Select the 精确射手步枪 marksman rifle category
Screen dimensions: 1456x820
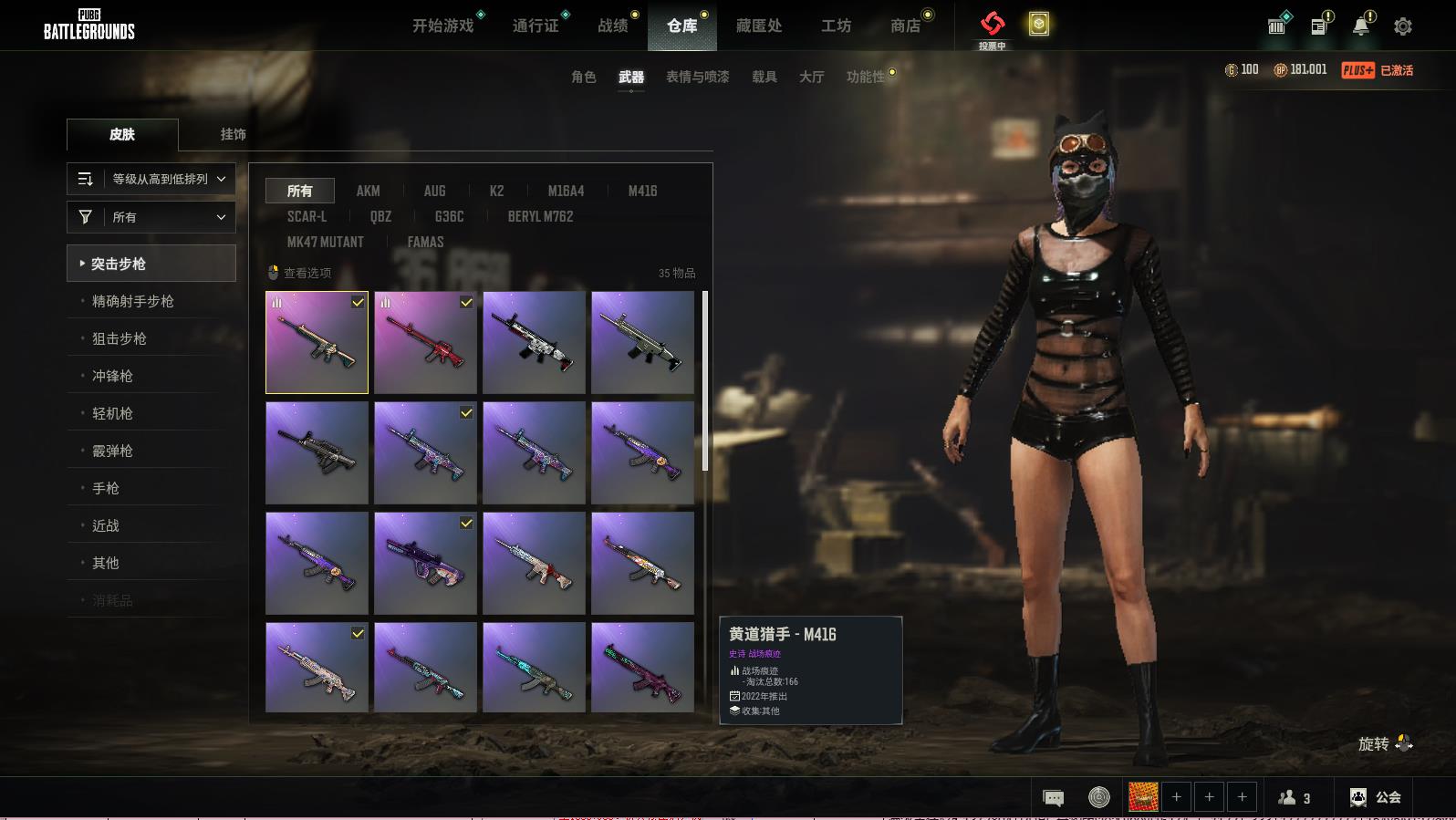132,301
